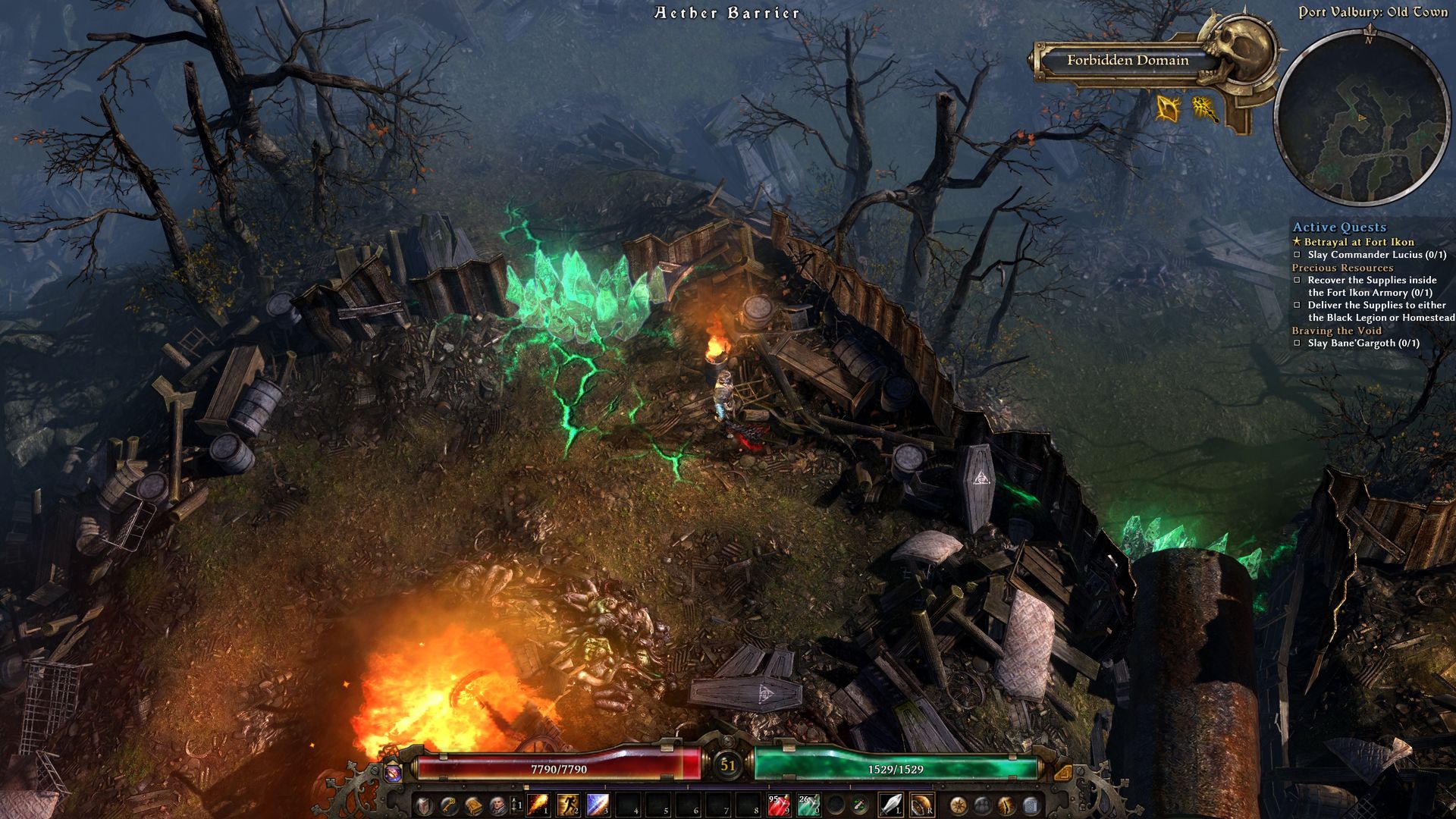1456x819 pixels.
Task: Select the right mouse button skill slot
Action: click(922, 805)
